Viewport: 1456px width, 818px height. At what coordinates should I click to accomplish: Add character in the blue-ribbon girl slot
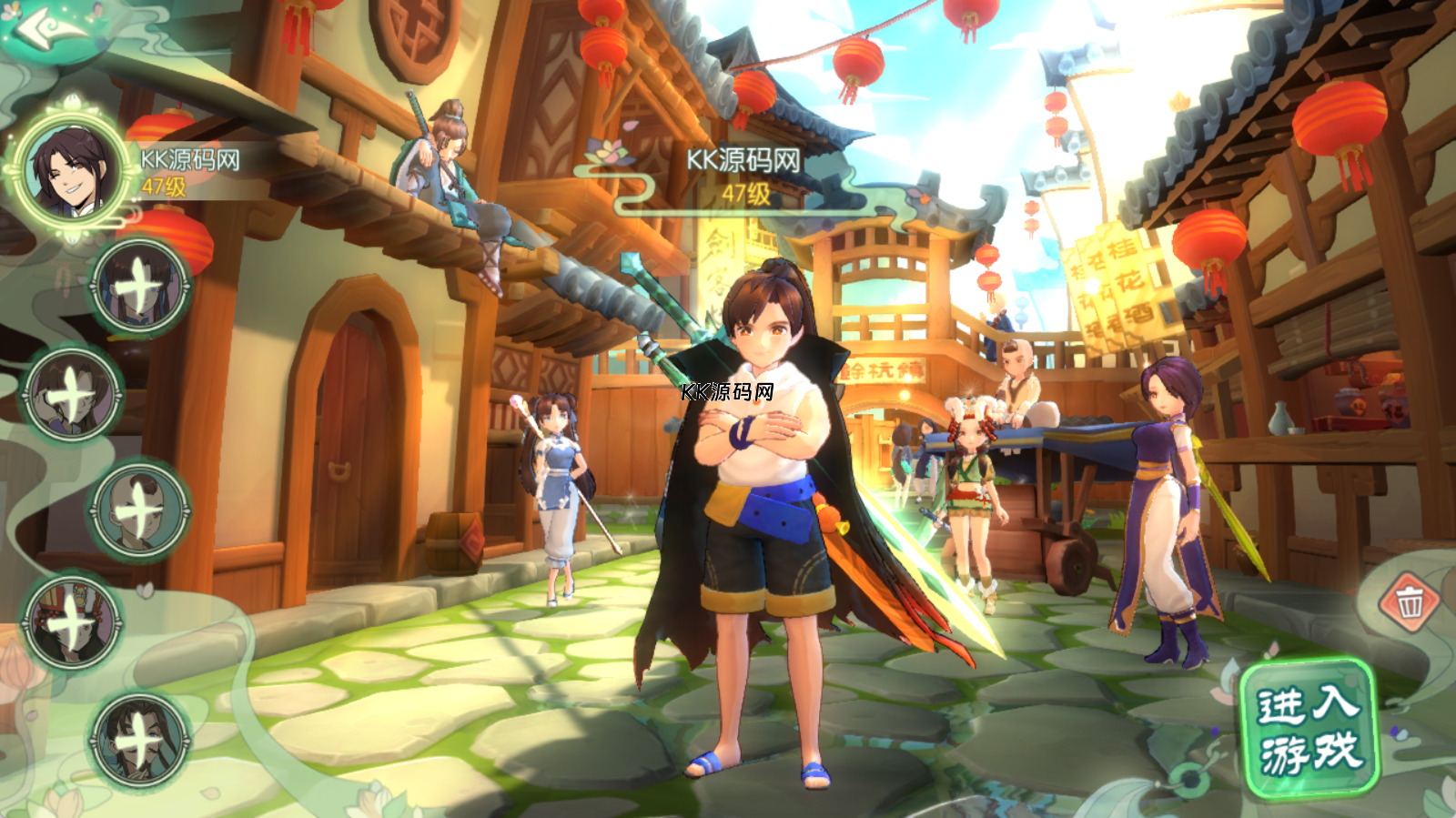(x=140, y=288)
